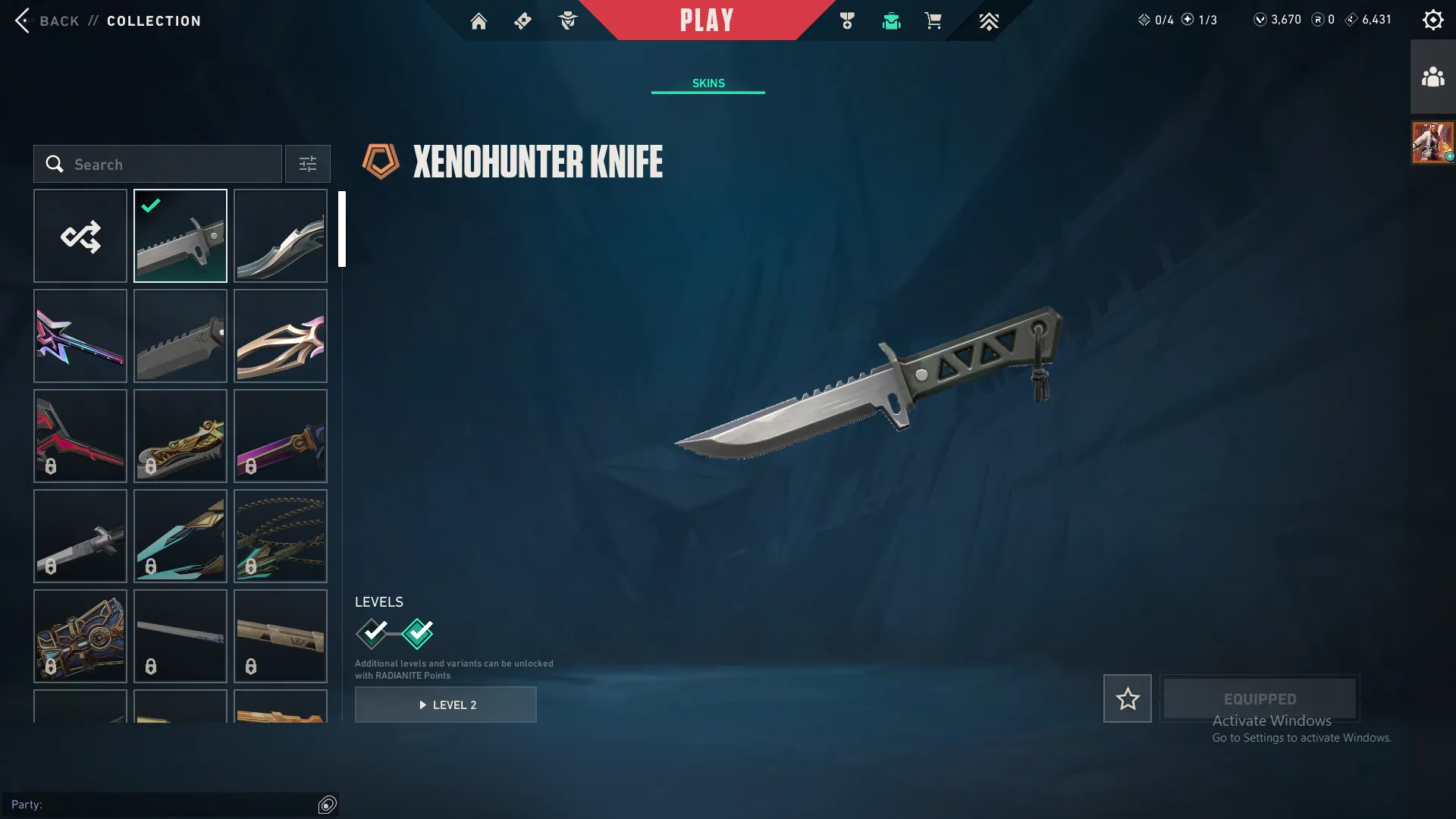Go BACK from the Collection screen

pyautogui.click(x=48, y=20)
